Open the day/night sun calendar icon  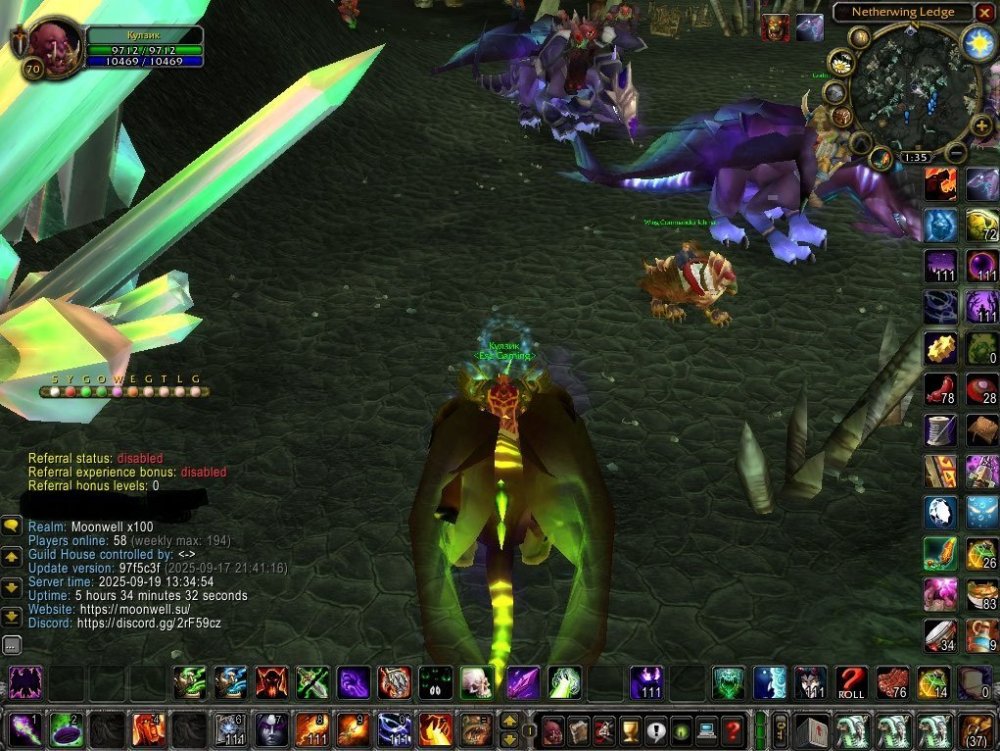click(977, 41)
